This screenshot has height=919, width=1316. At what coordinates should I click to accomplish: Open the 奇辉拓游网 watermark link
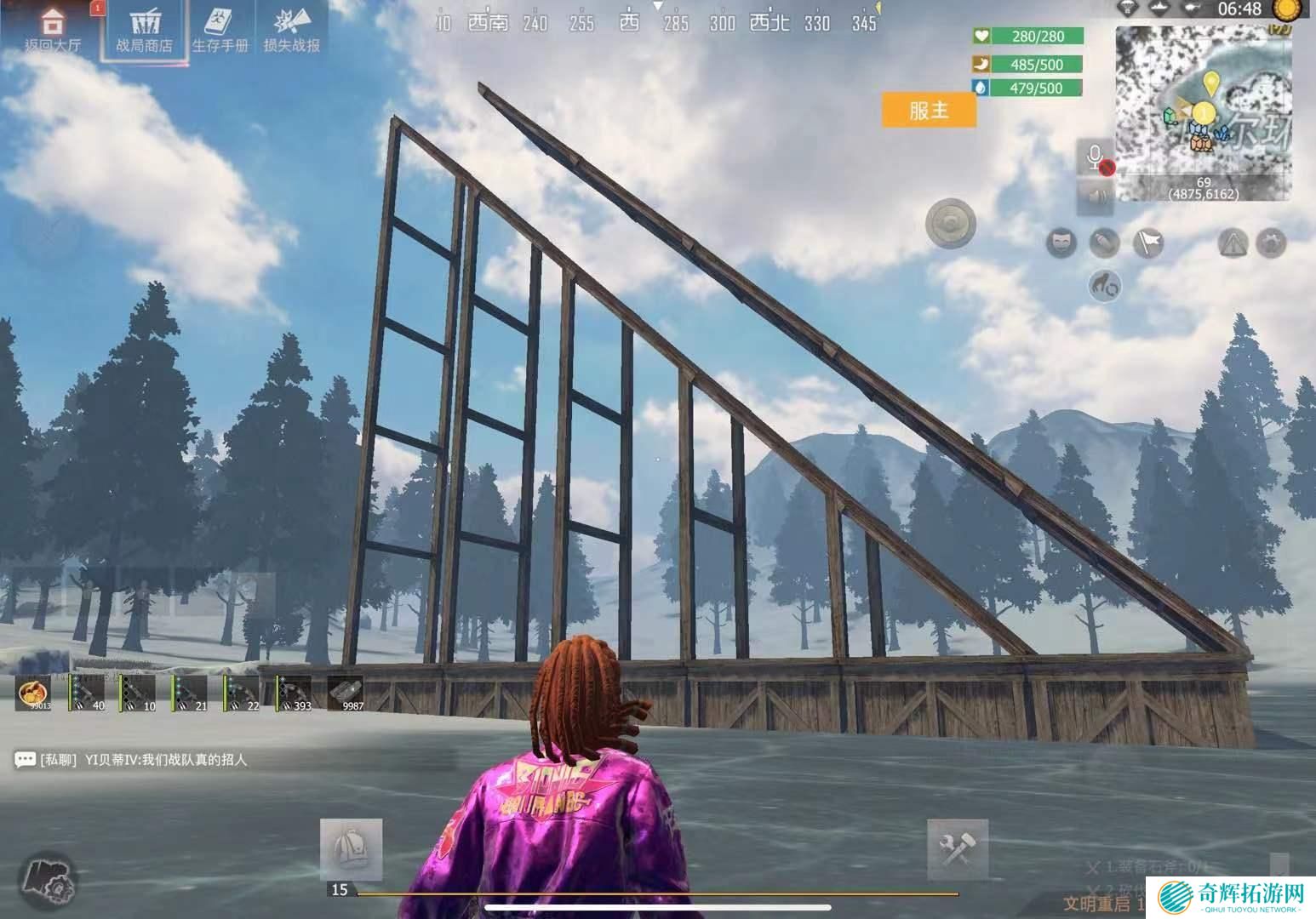pos(1233,895)
